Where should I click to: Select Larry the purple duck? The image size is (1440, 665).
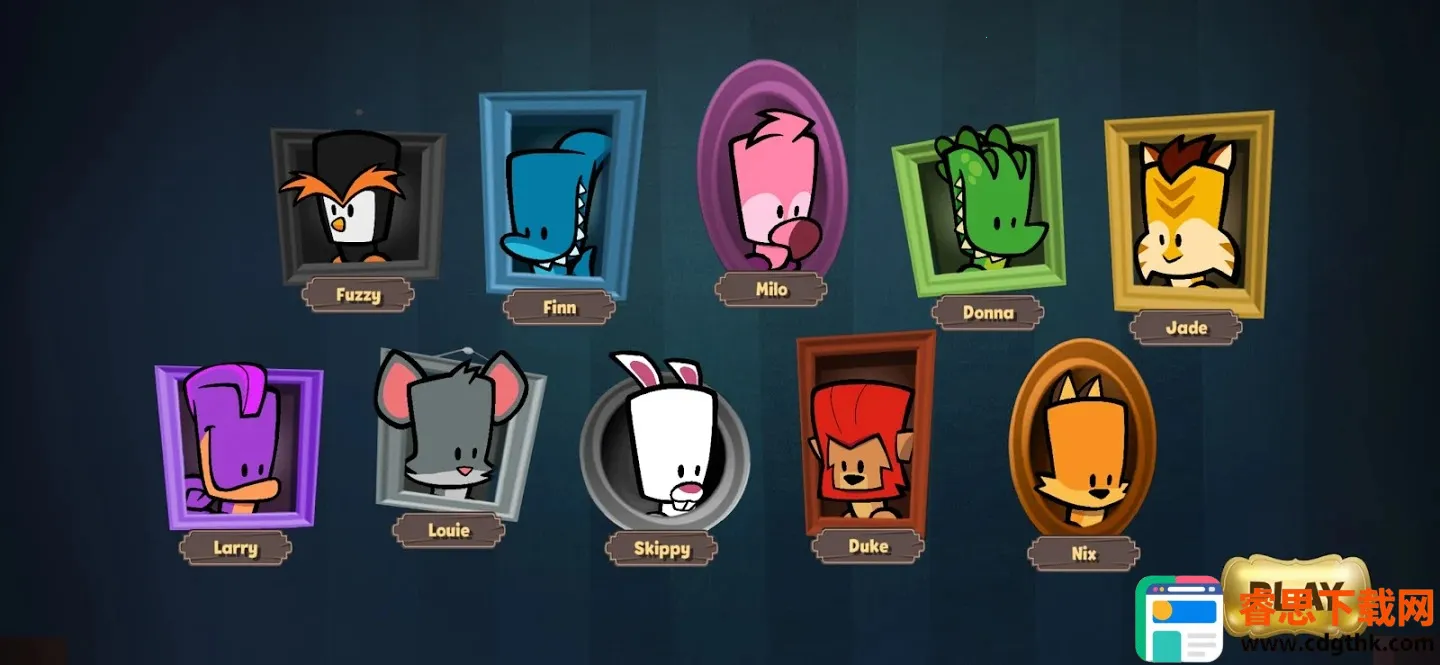[237, 444]
